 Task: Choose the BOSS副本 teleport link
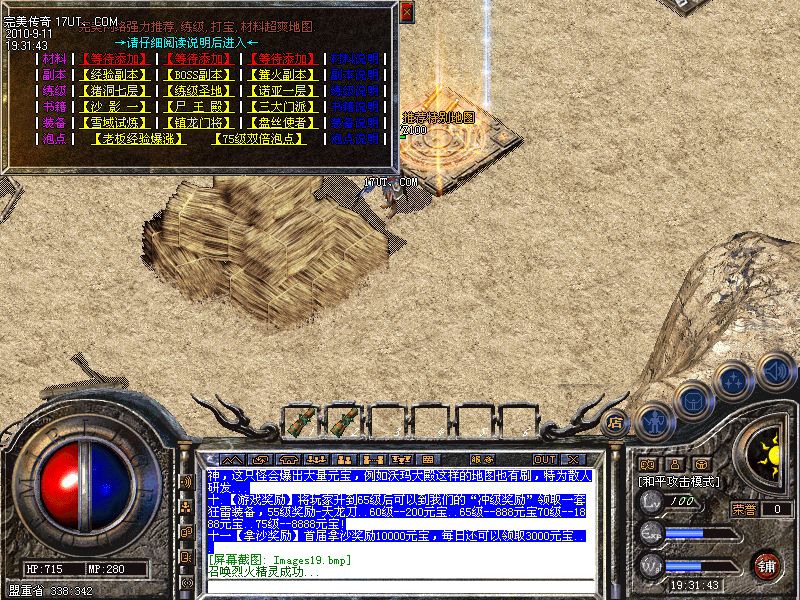(x=200, y=75)
